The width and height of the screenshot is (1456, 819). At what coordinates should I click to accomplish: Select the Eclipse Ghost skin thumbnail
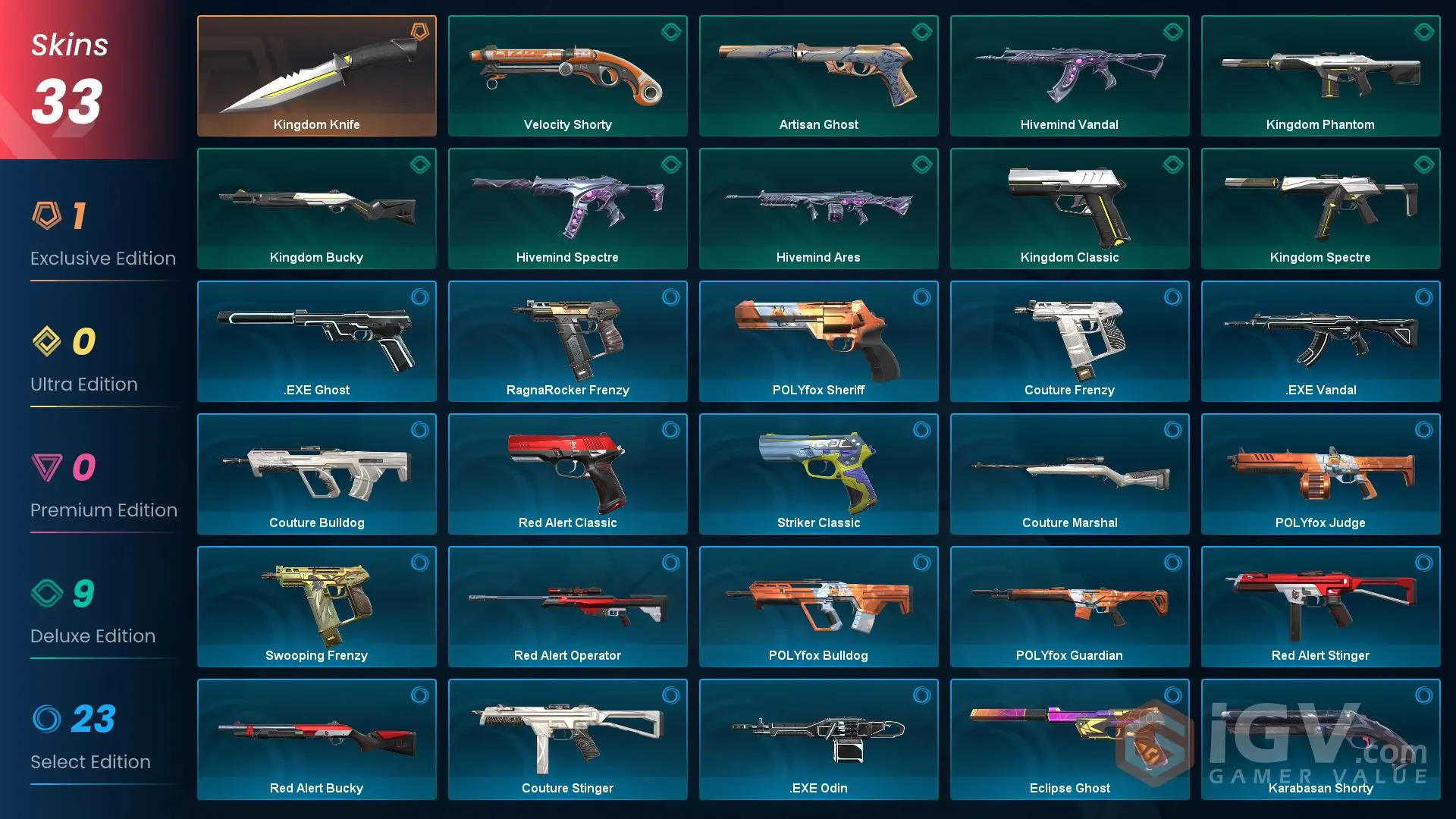(1069, 739)
